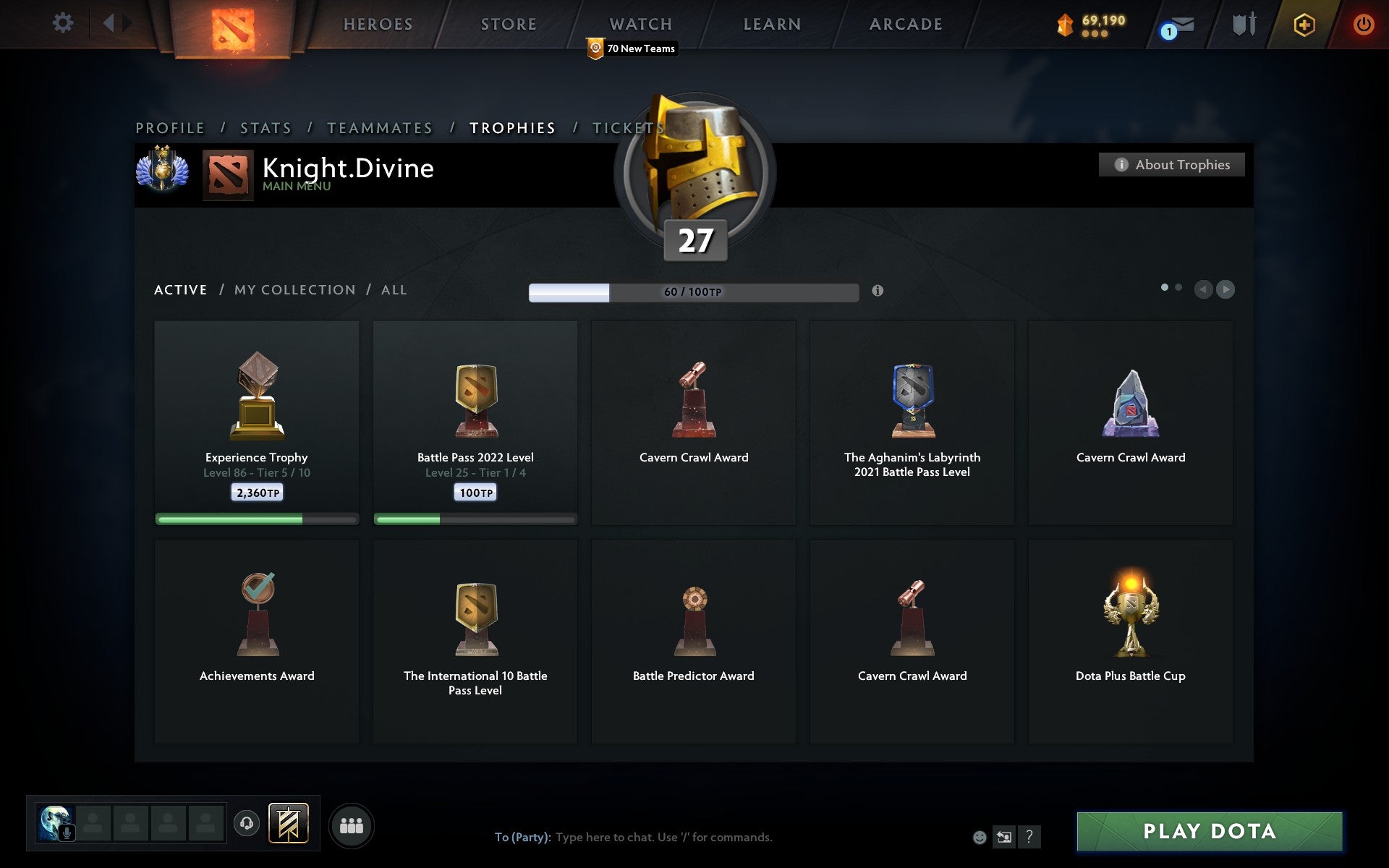
Task: Click the friends list icon bottom left
Action: [x=352, y=825]
